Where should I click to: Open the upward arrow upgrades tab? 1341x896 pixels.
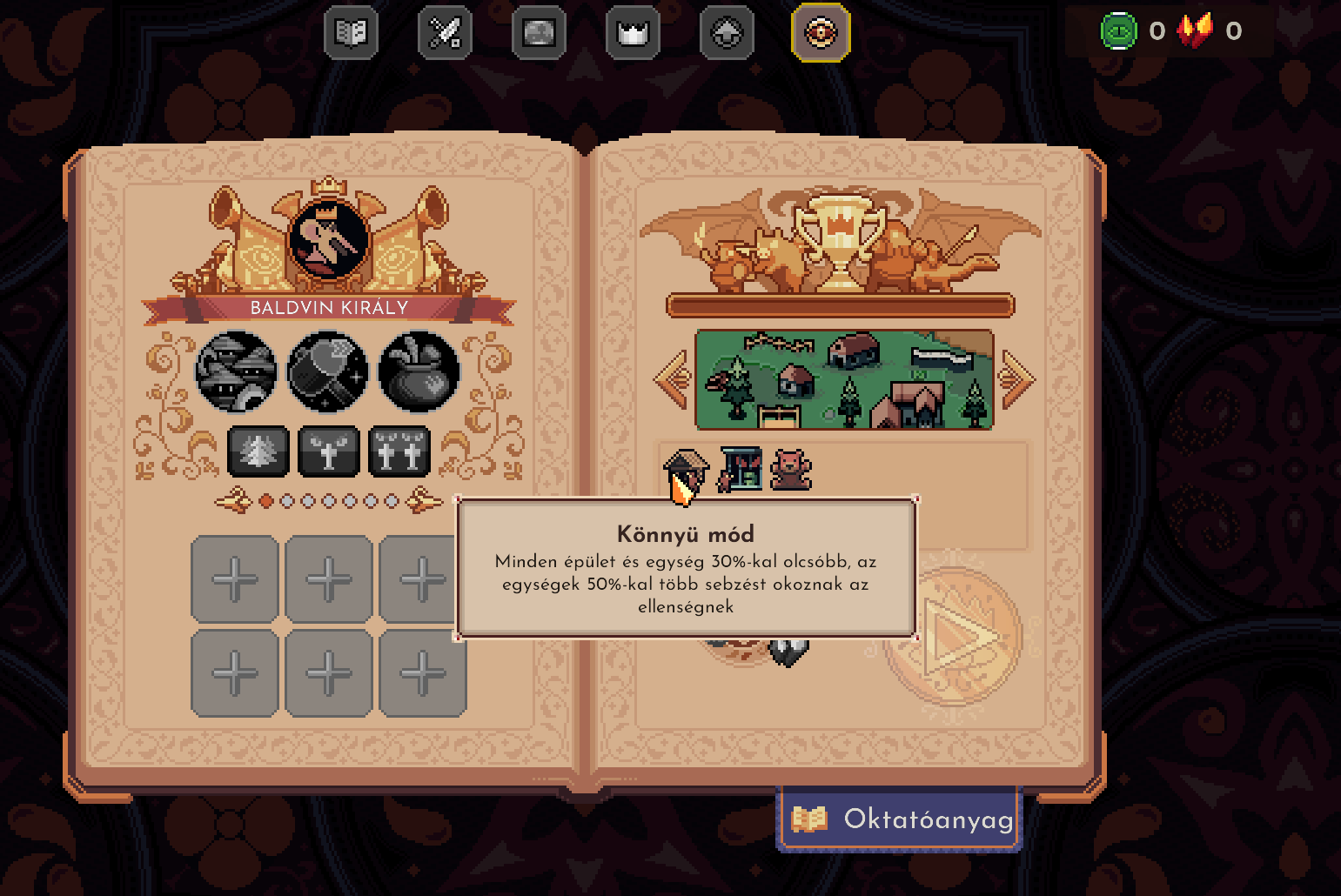(727, 34)
